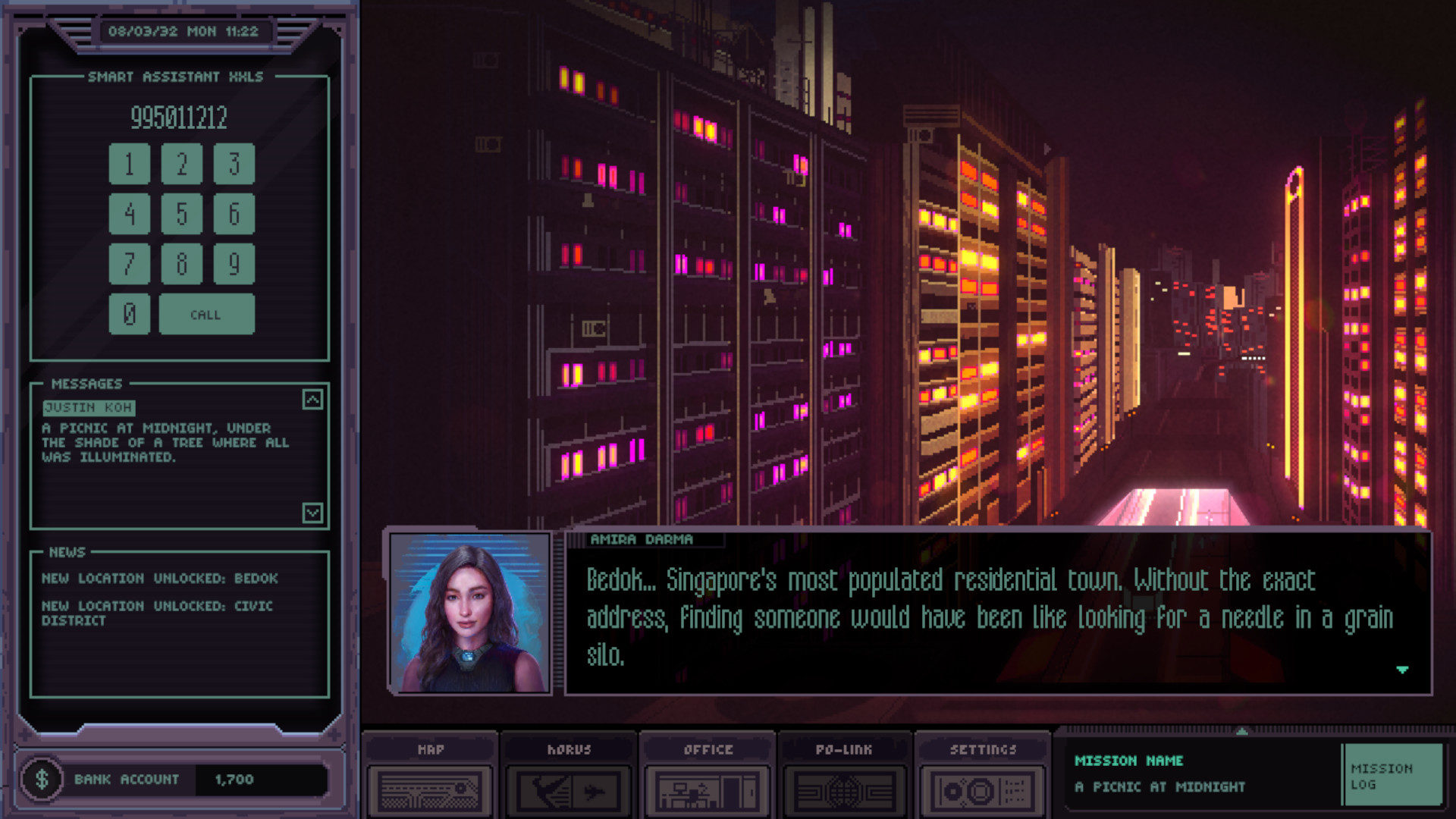Select keypad digit 3
The image size is (1456, 819).
[x=234, y=164]
